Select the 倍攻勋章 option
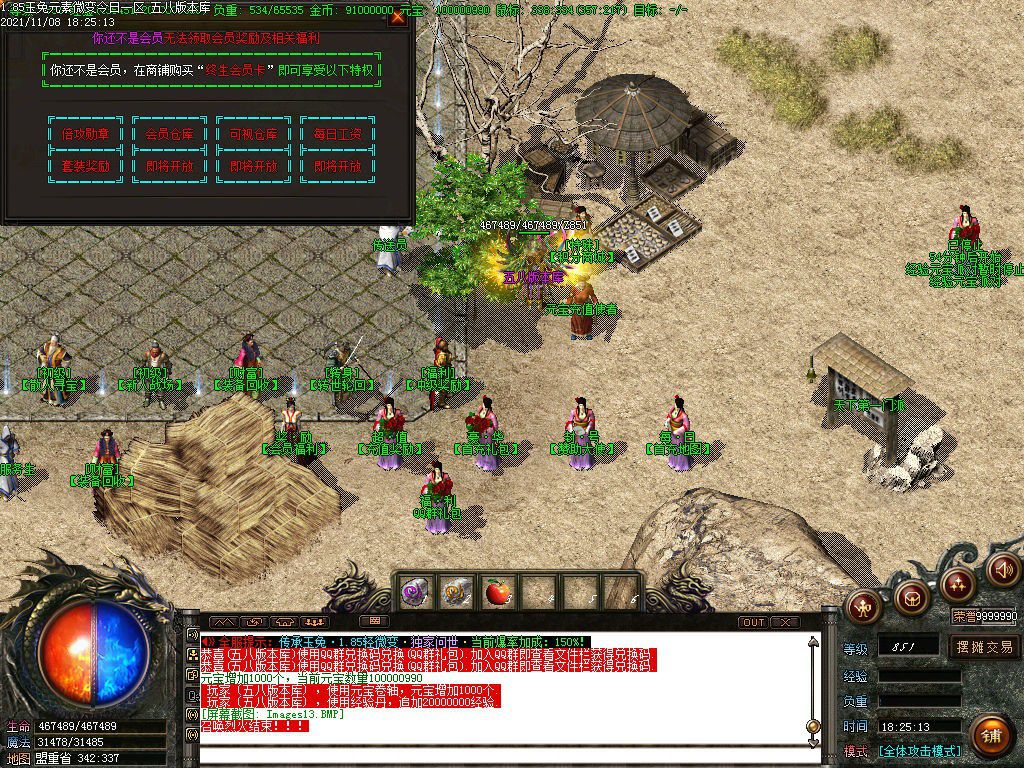The image size is (1024, 768). [x=85, y=134]
